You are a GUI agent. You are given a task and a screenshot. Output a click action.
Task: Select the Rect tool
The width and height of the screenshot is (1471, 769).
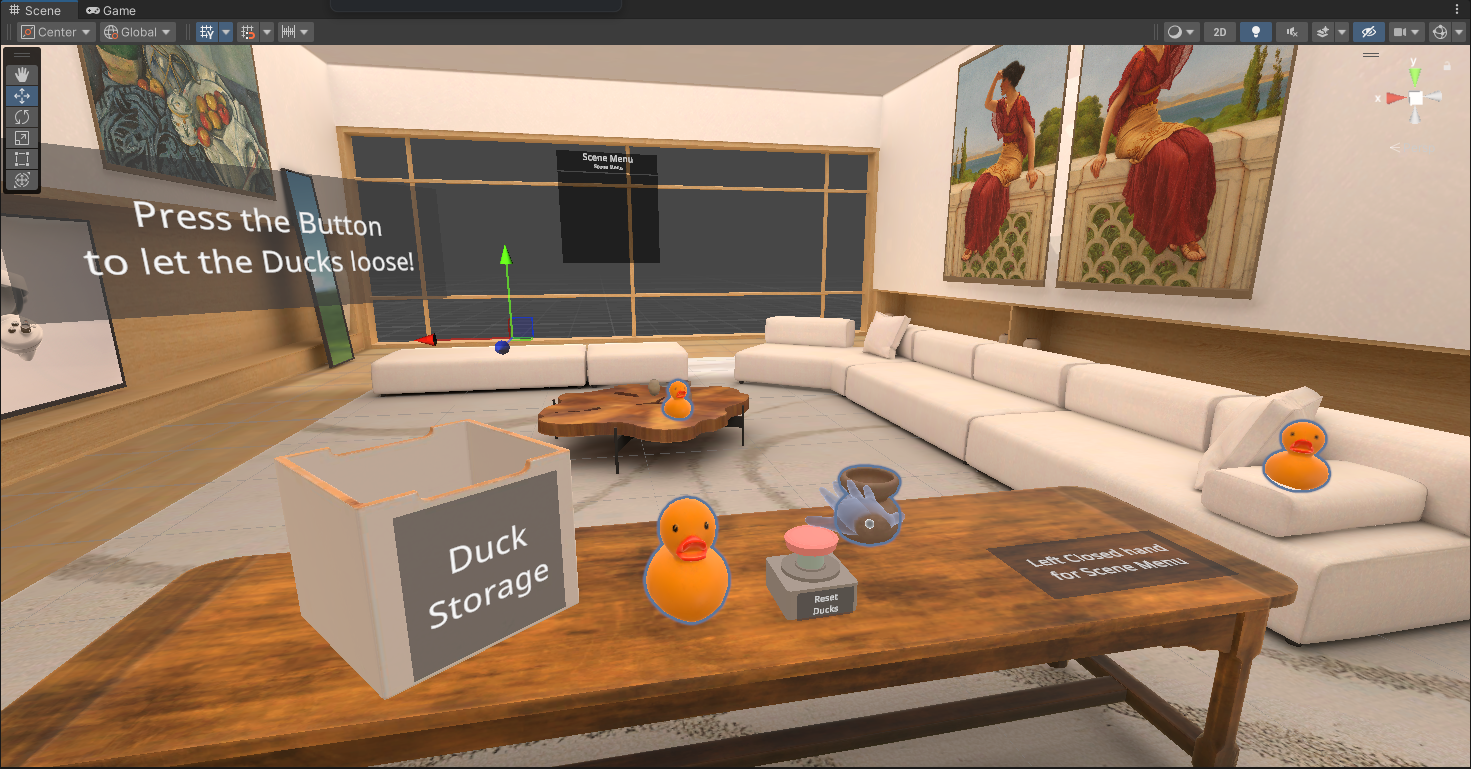pos(22,158)
